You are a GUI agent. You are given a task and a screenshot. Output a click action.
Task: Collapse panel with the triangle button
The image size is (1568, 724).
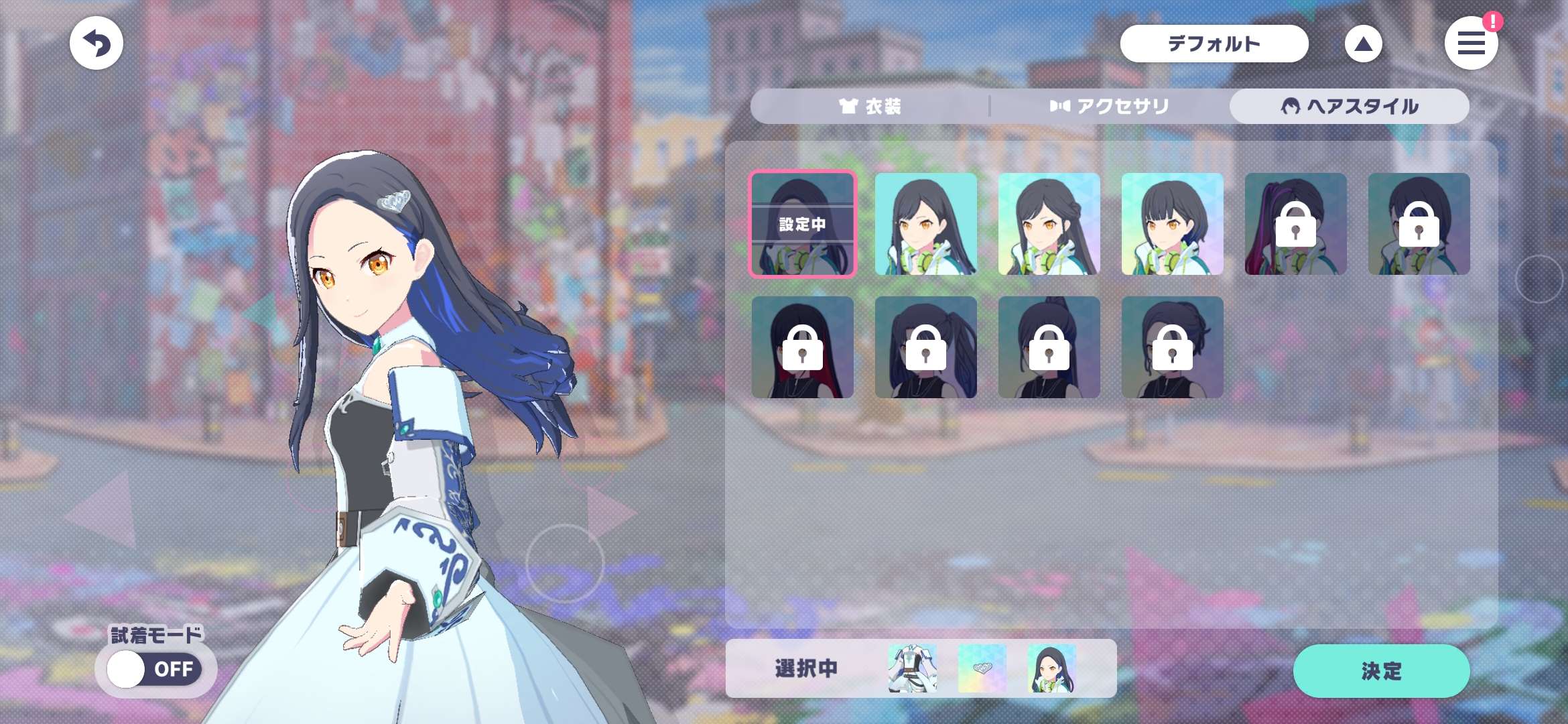click(1363, 44)
